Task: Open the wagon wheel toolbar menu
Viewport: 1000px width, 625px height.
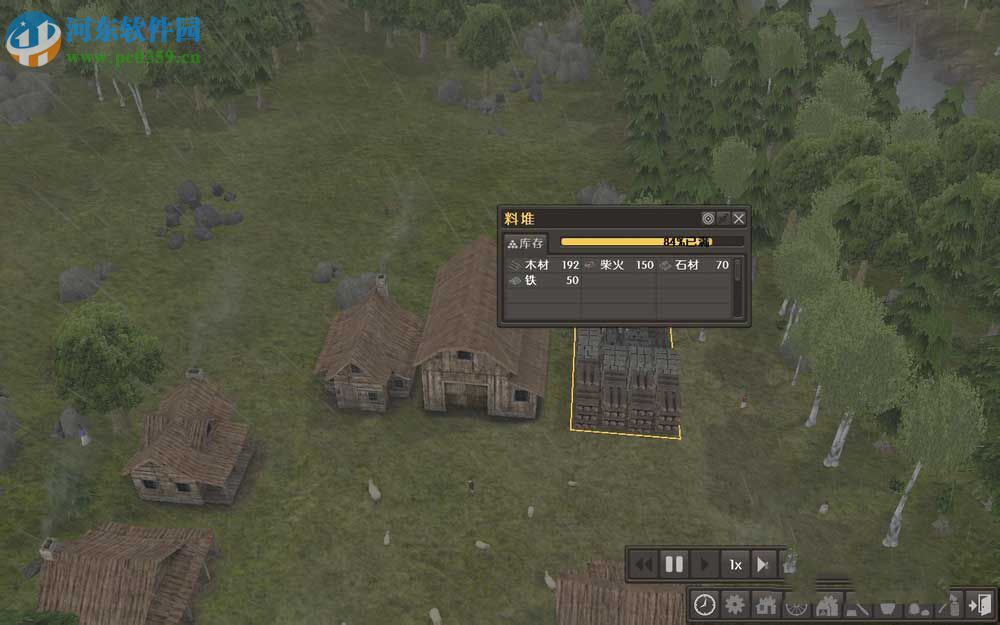Action: pyautogui.click(x=797, y=604)
